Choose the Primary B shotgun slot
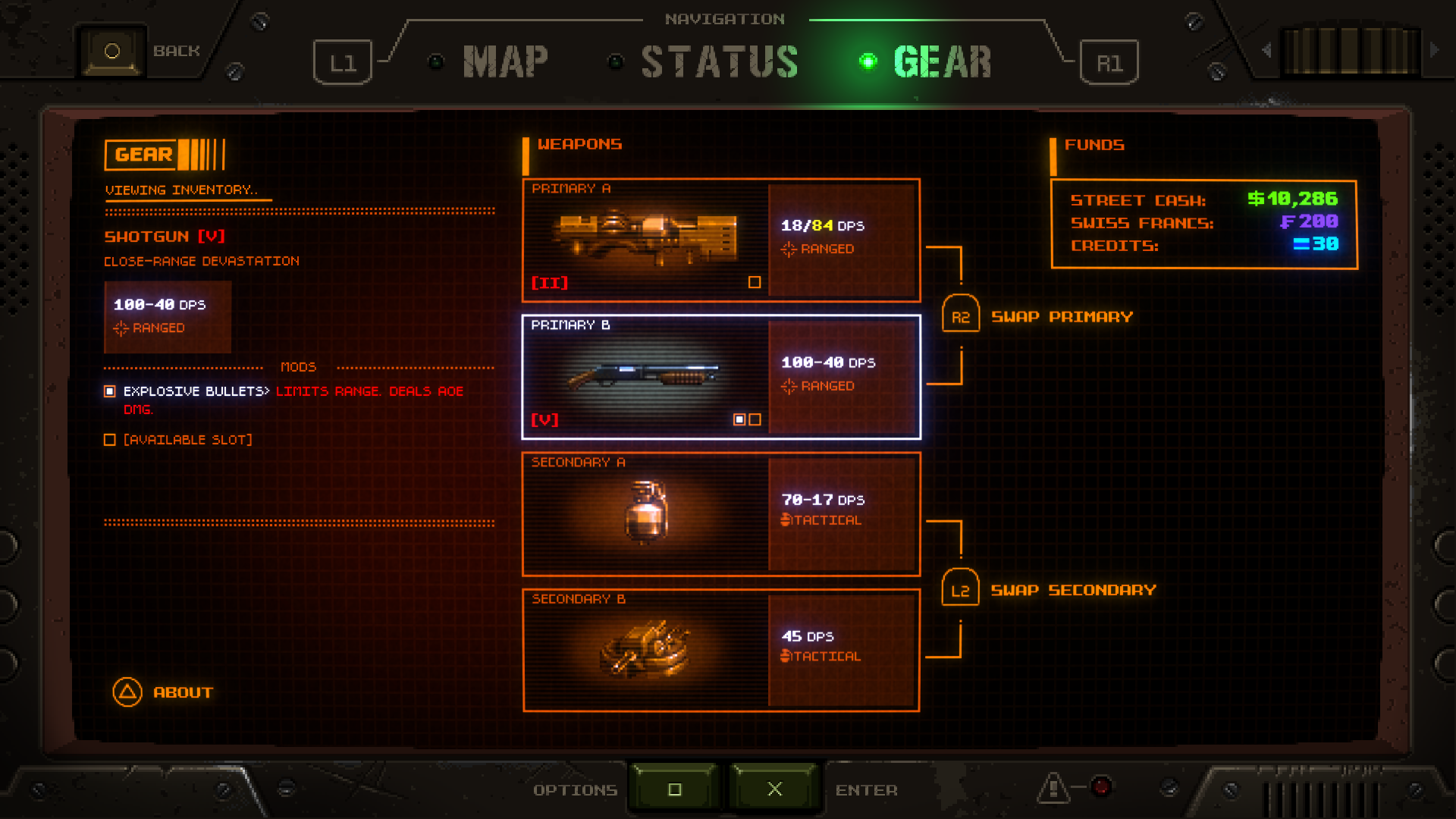The width and height of the screenshot is (1456, 819). 720,377
